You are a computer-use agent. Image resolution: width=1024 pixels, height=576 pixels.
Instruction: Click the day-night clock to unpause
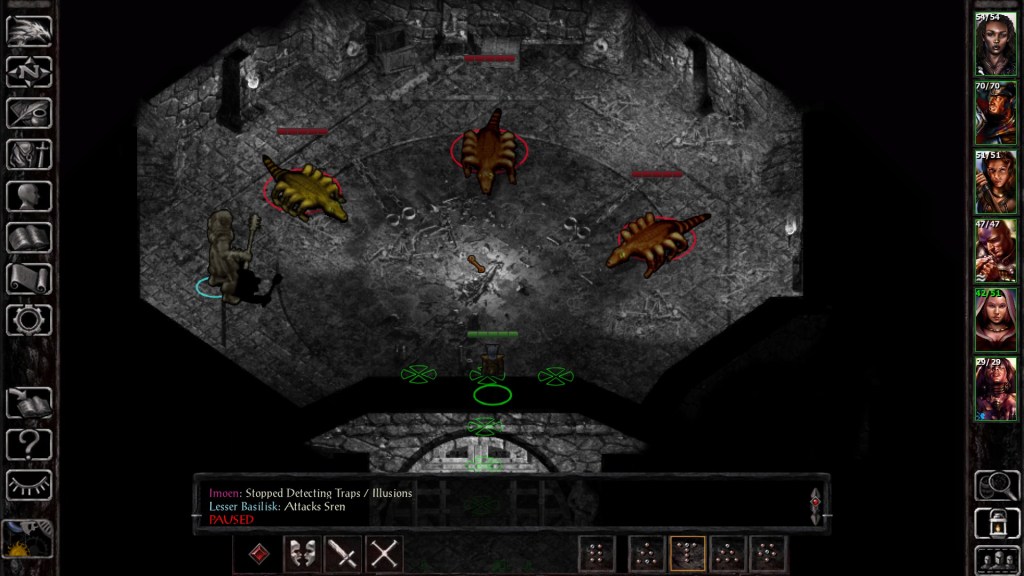tap(27, 540)
